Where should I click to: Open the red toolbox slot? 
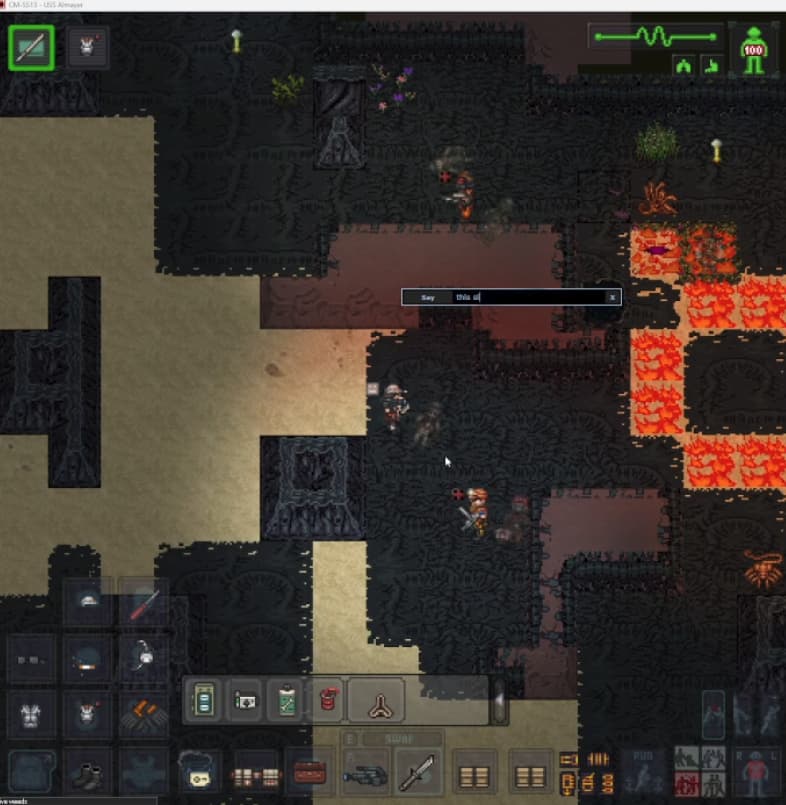tap(310, 772)
